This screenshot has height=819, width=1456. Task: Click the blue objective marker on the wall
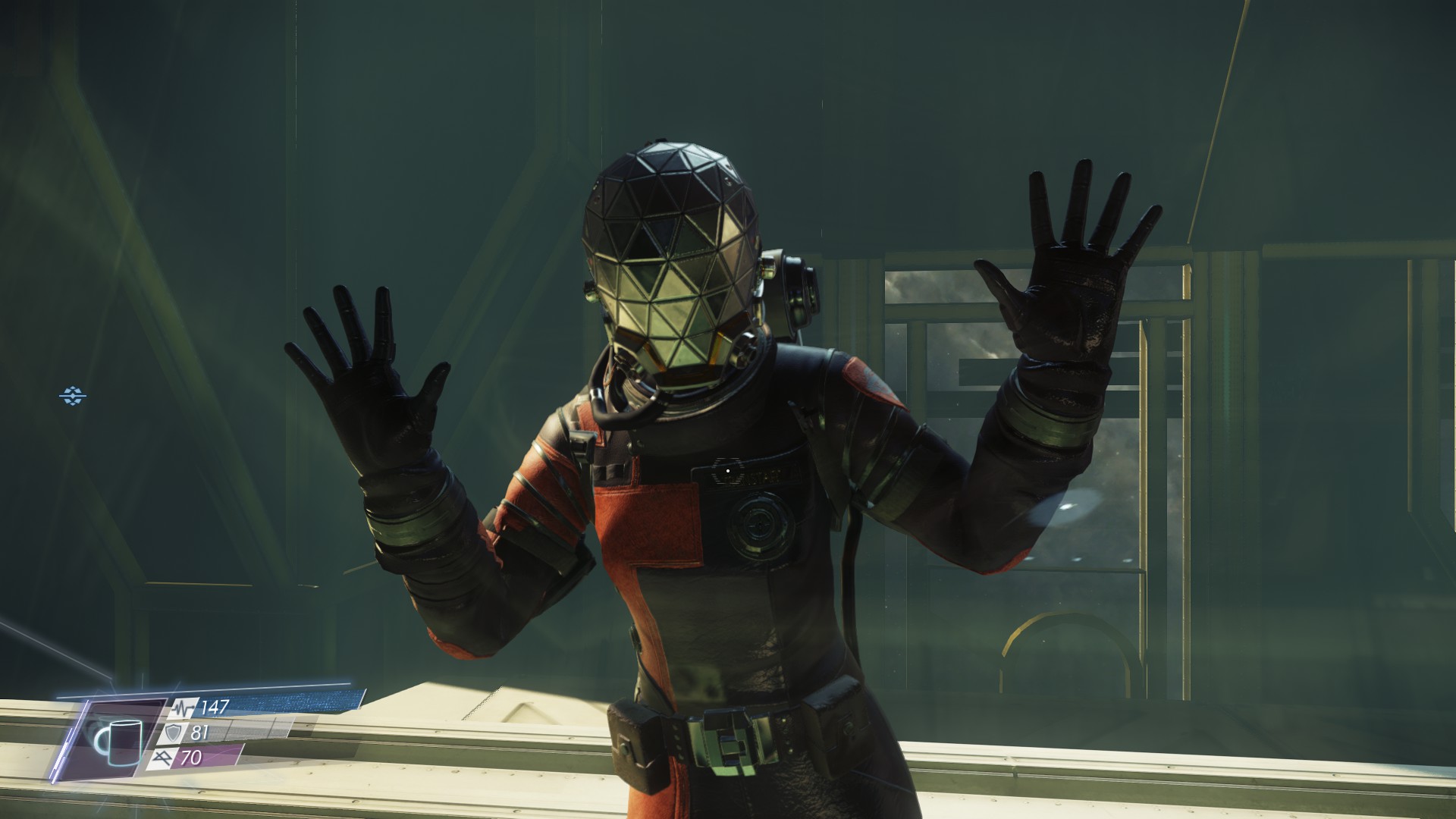[73, 397]
